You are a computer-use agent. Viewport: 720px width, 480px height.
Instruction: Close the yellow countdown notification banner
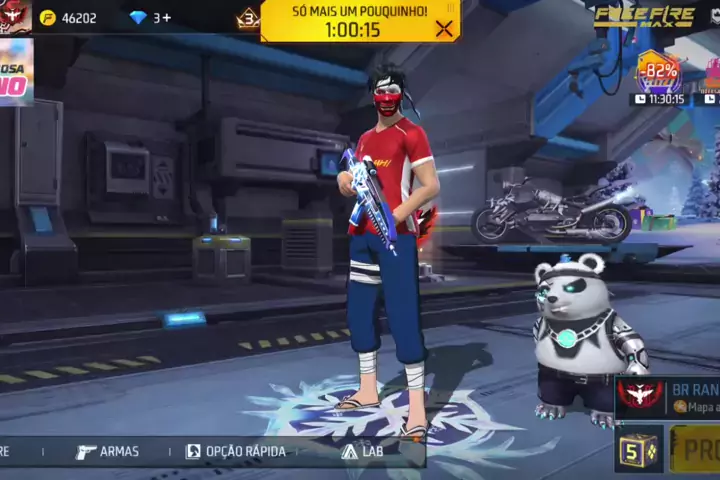click(x=444, y=29)
